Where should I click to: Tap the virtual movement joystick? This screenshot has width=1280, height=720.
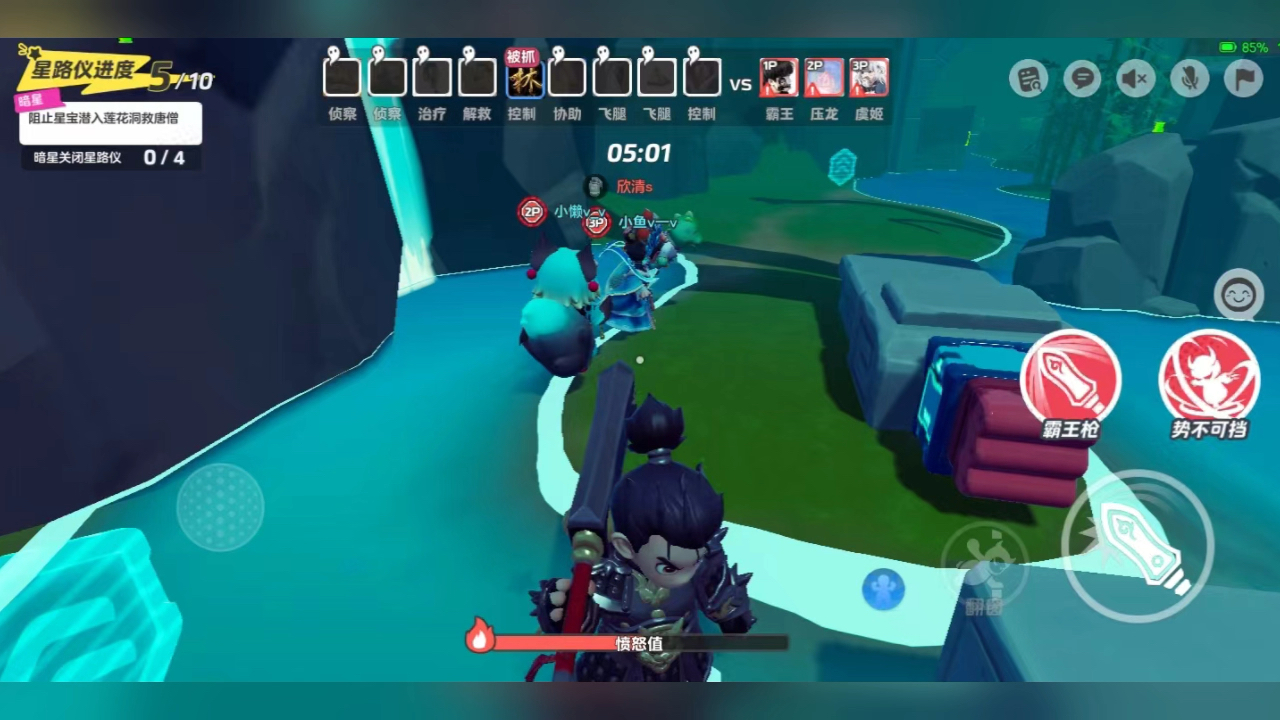220,507
